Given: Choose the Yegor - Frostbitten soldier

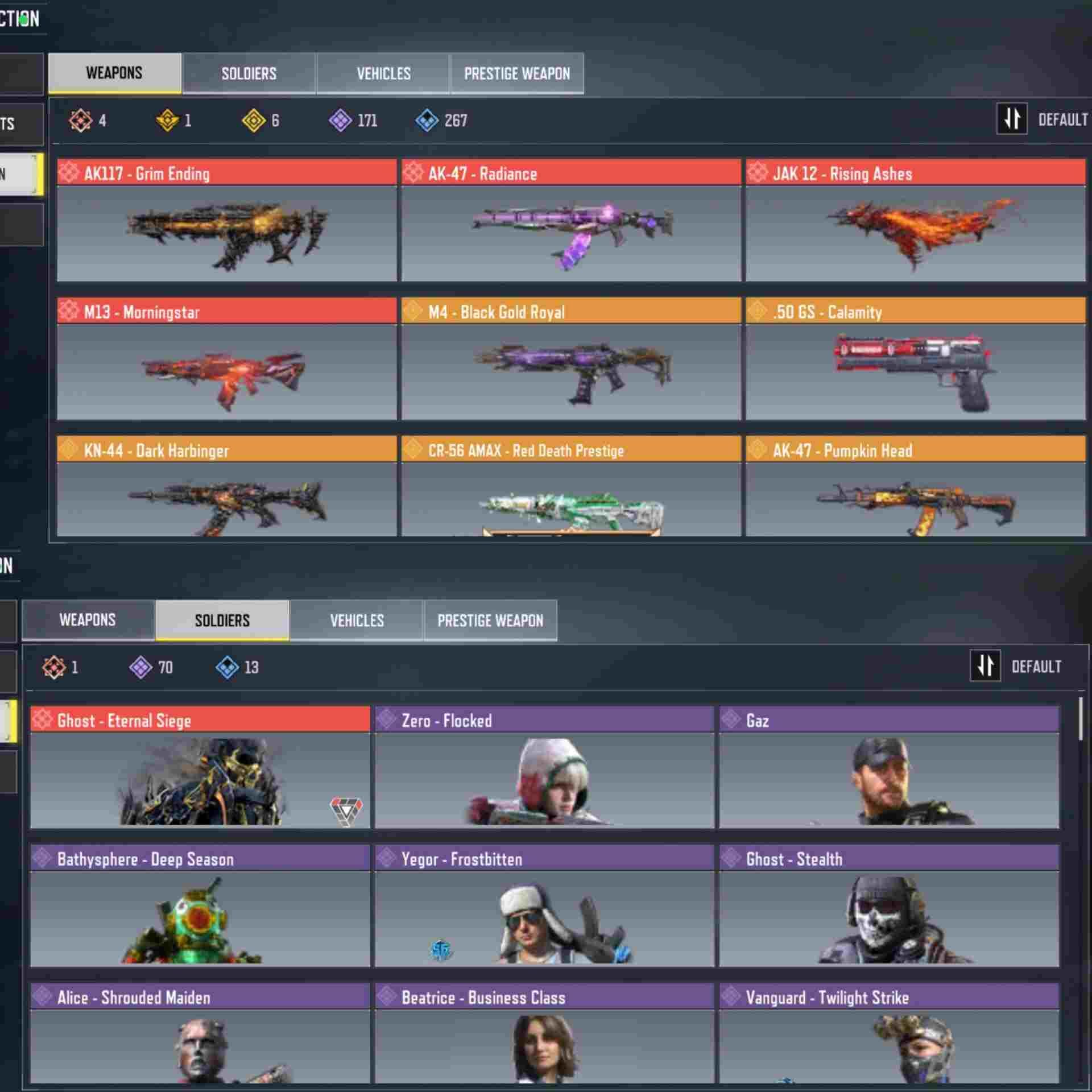Looking at the screenshot, I should [544, 907].
